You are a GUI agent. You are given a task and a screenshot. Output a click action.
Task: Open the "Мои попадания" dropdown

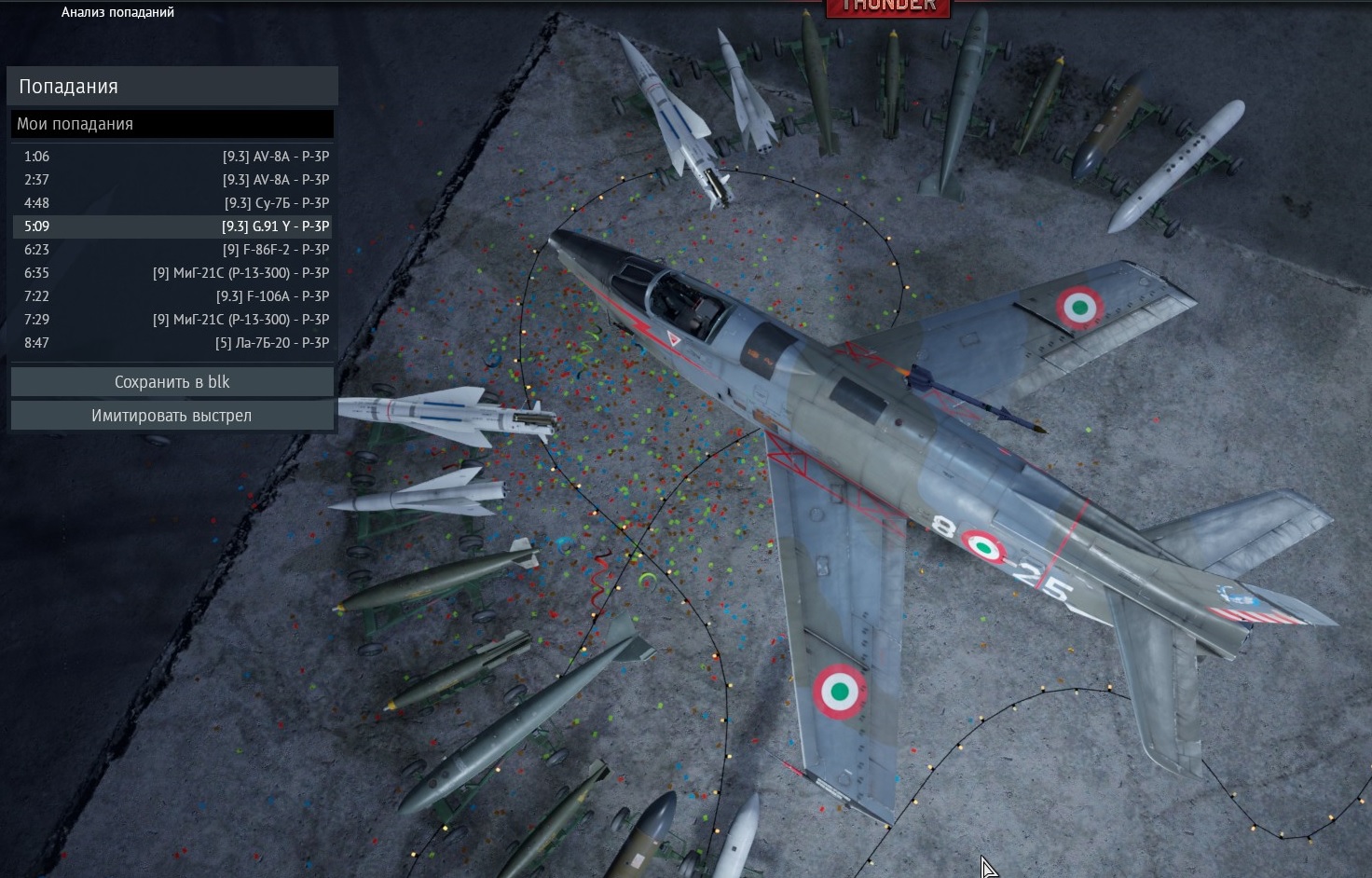pos(171,124)
